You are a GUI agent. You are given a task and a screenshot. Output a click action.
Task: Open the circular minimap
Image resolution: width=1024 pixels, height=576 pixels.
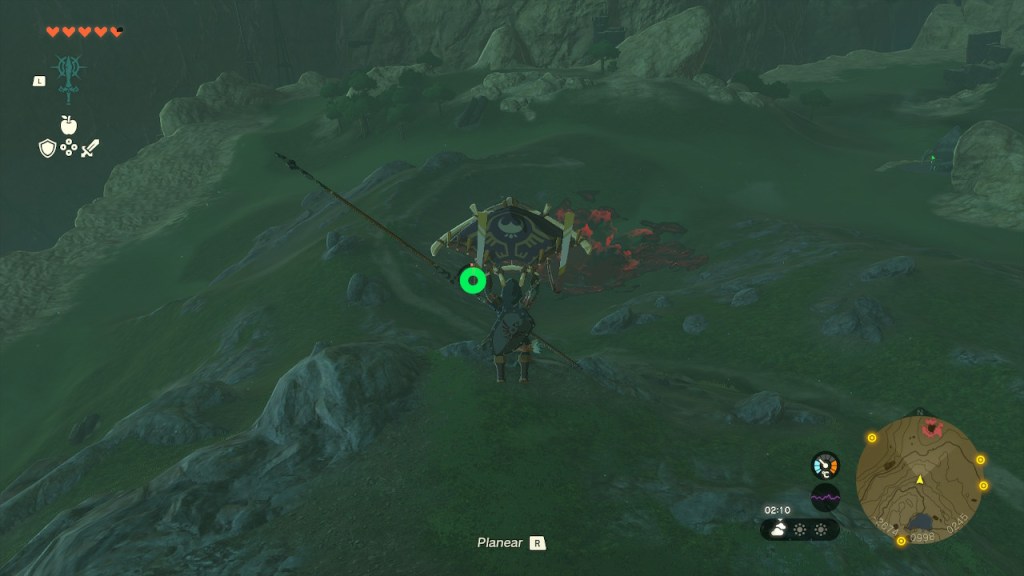coord(919,480)
